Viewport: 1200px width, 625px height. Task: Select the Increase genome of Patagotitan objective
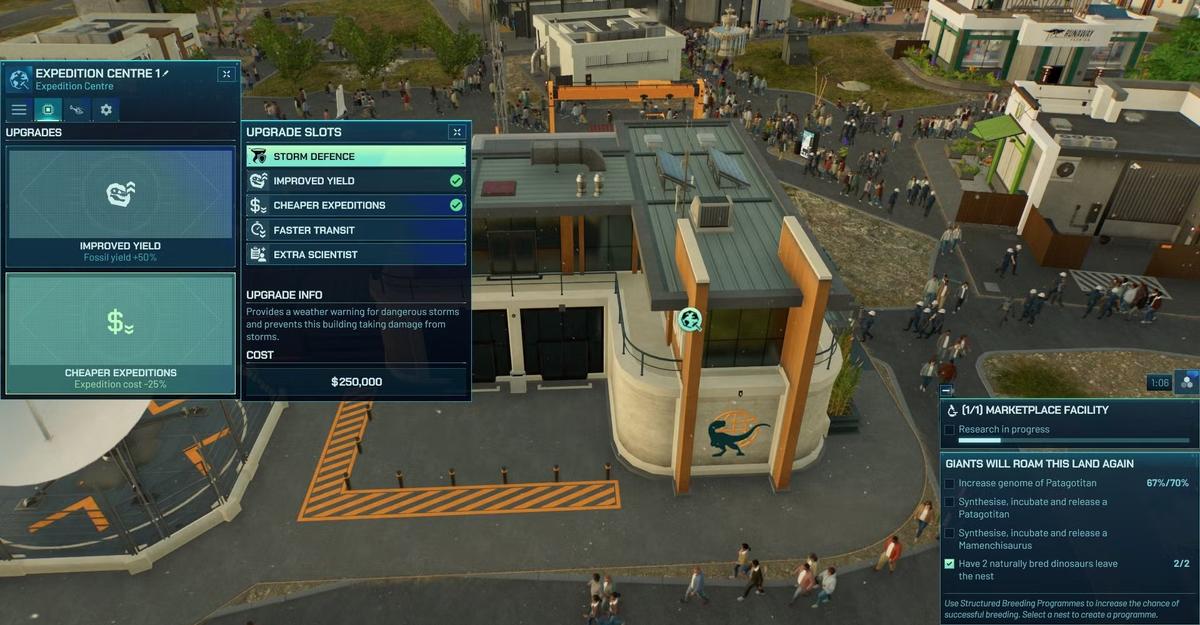(x=1040, y=483)
